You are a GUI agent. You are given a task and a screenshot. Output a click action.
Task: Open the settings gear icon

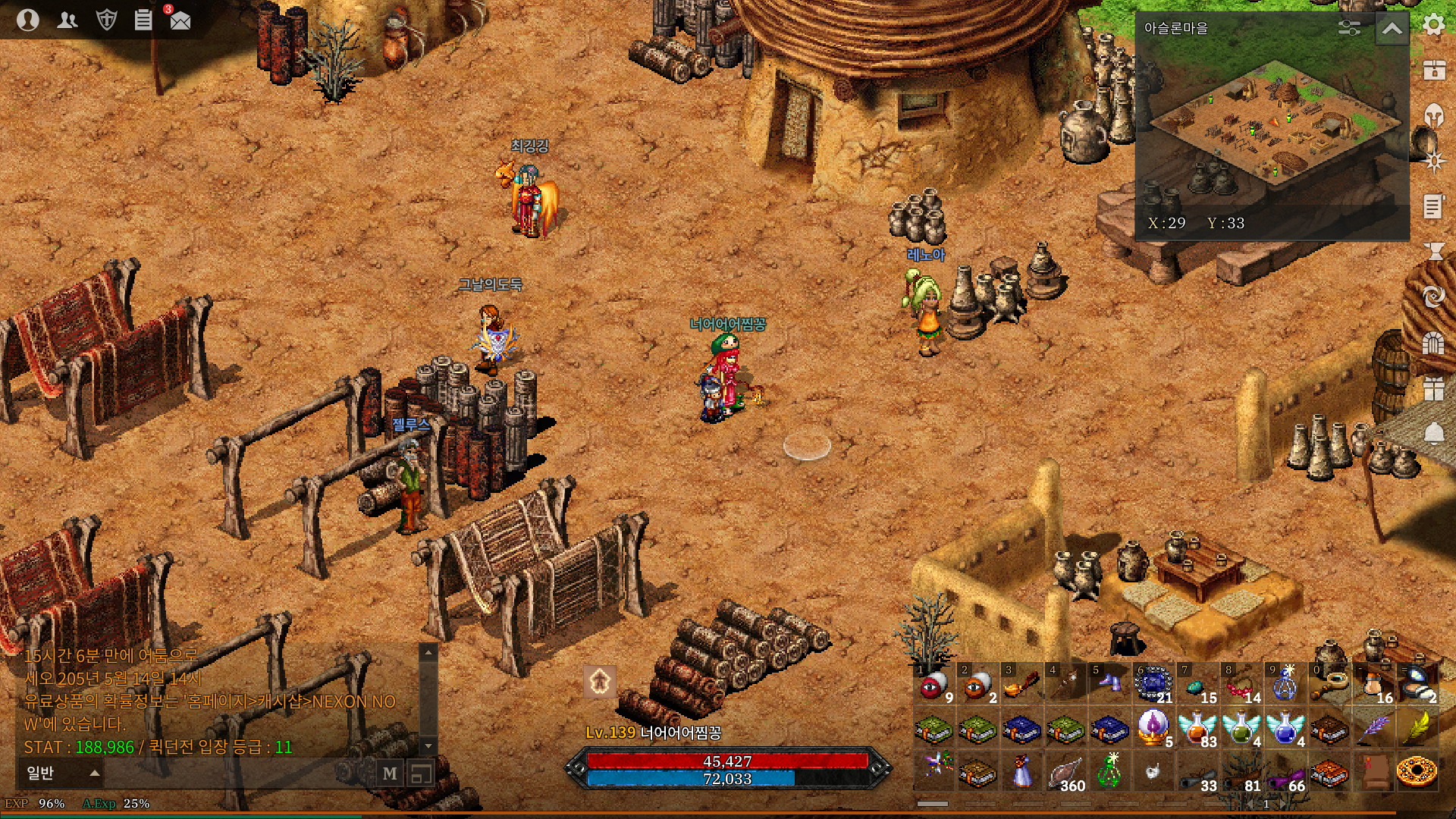[1433, 25]
